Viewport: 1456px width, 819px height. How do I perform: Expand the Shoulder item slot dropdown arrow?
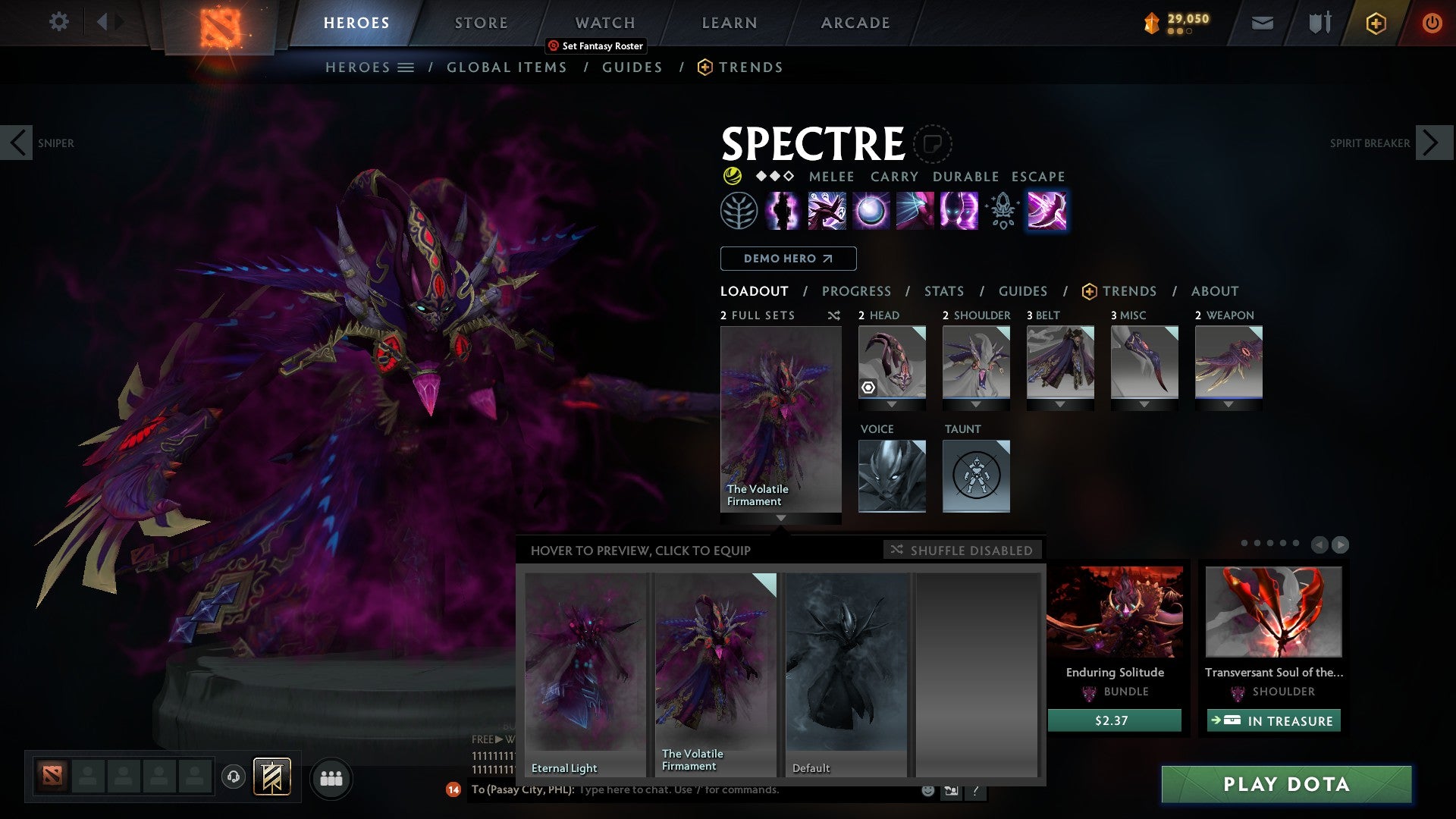[x=976, y=404]
